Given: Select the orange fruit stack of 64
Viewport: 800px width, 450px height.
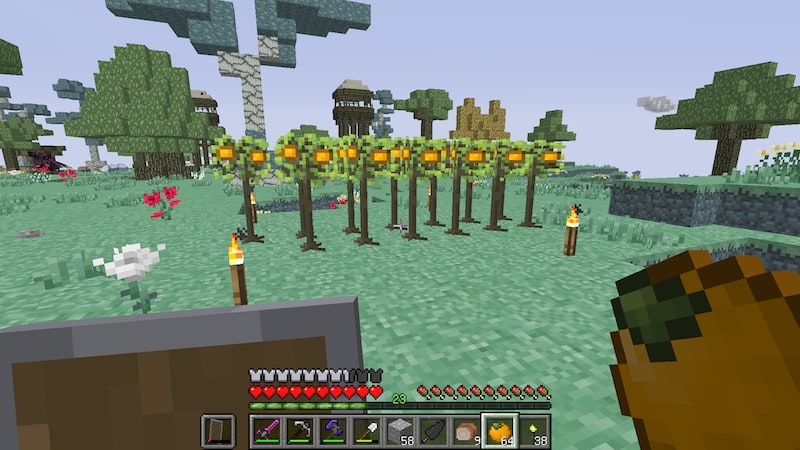Looking at the screenshot, I should coord(499,431).
